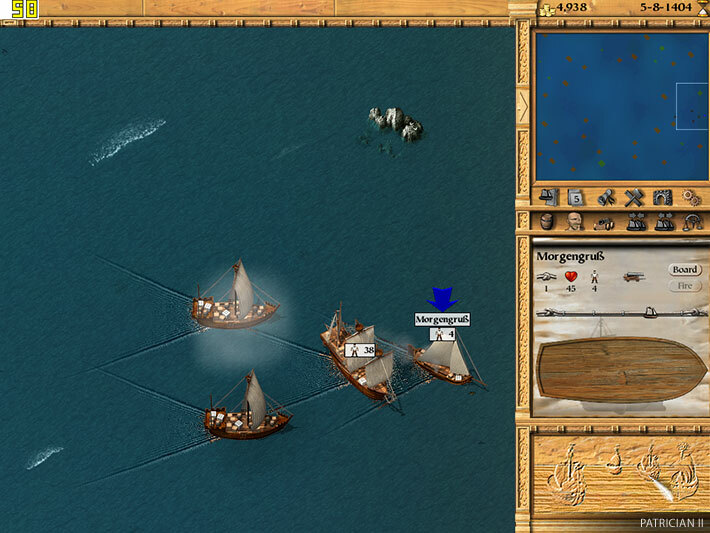Open the hat and document icon
The width and height of the screenshot is (710, 533).
click(x=548, y=197)
